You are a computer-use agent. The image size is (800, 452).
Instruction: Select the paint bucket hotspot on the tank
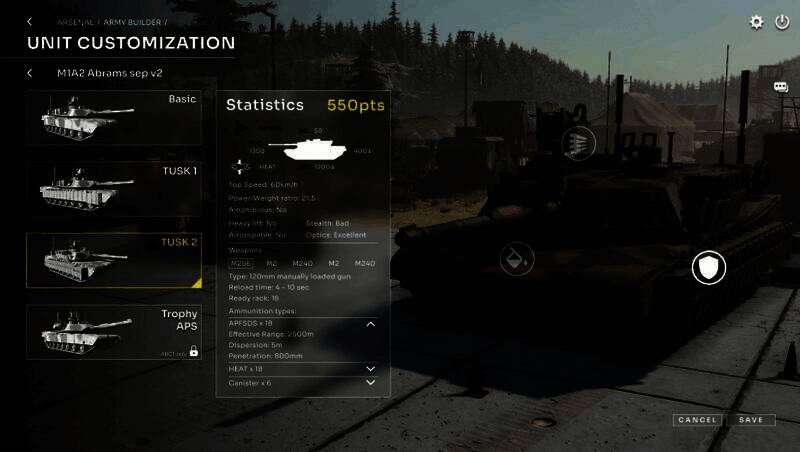coord(516,260)
